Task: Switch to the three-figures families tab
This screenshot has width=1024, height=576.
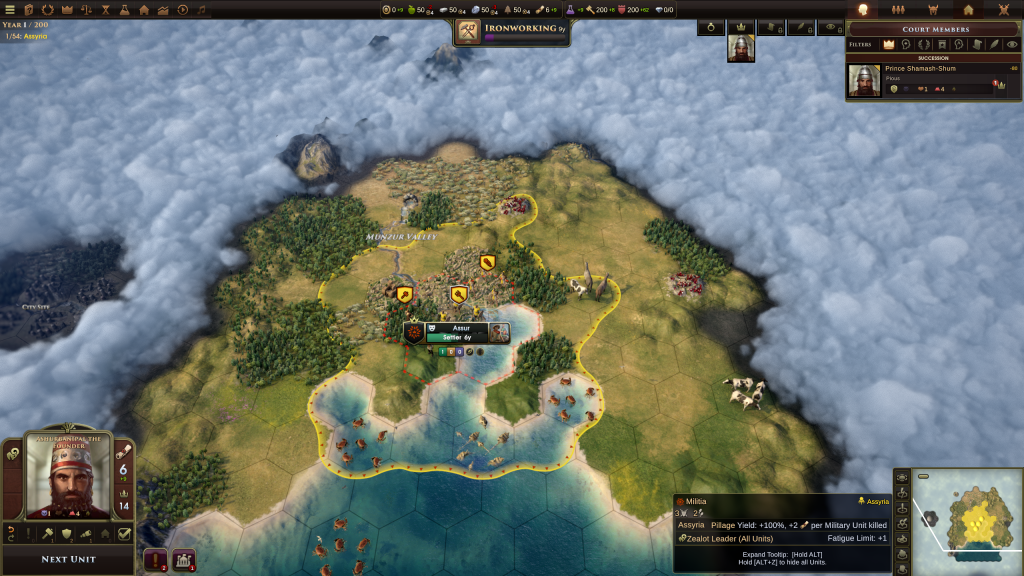Action: coord(897,9)
